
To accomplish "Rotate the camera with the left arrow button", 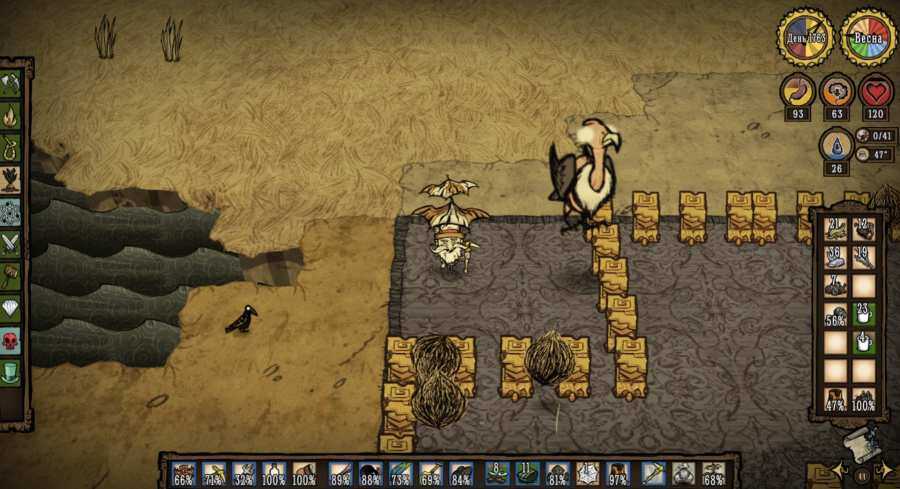I will tap(839, 471).
